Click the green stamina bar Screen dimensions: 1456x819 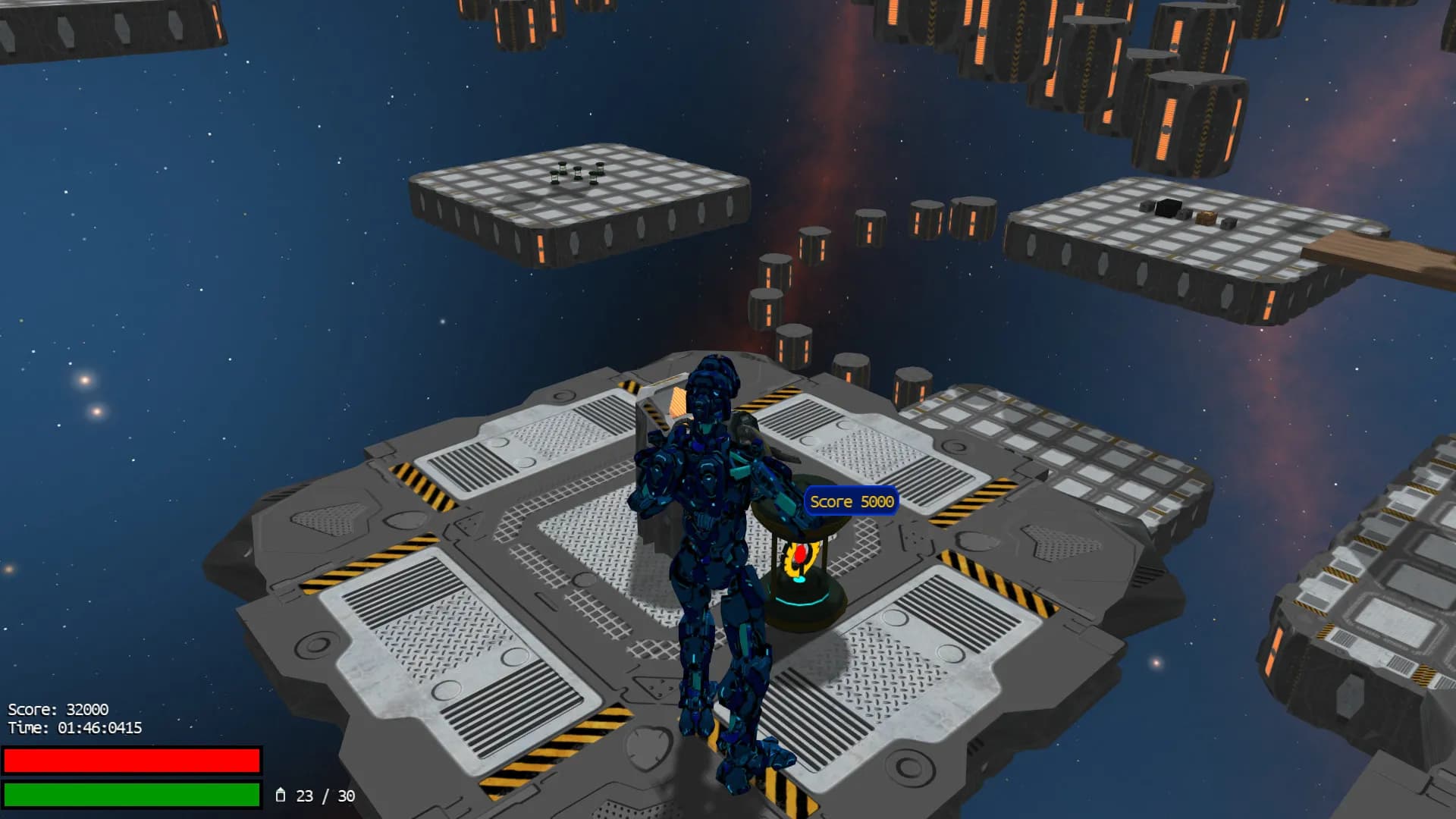133,794
